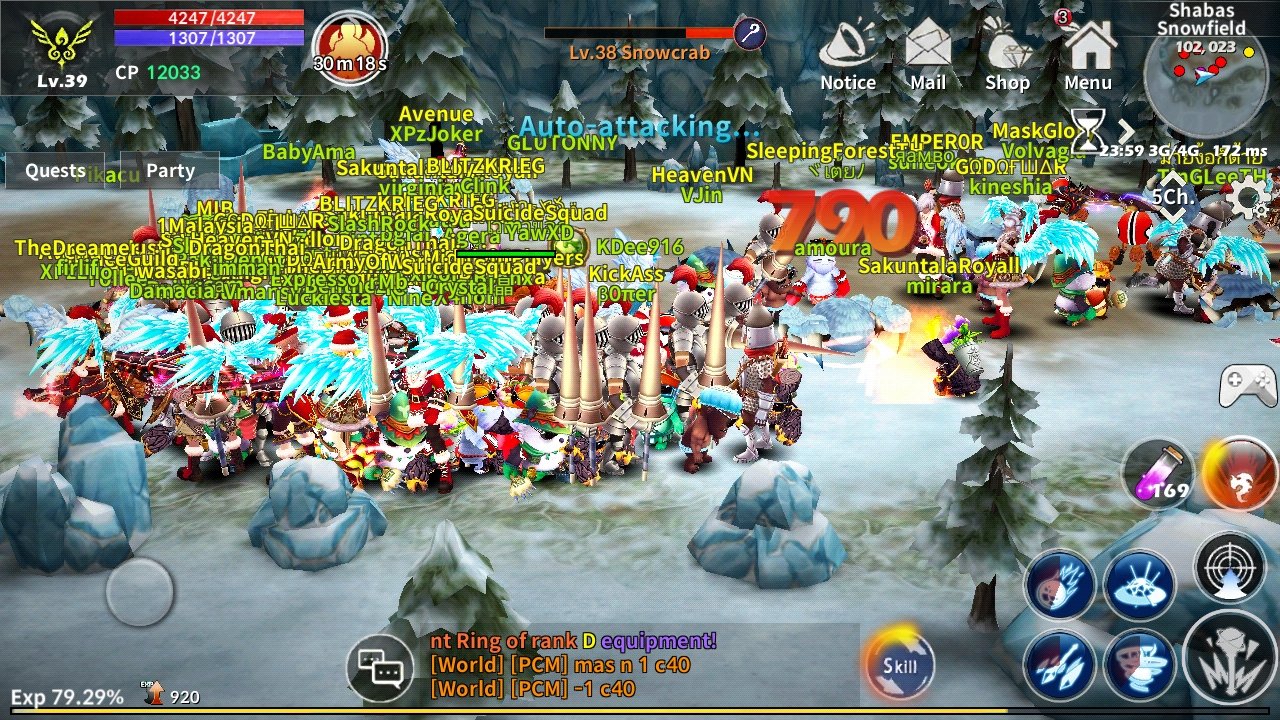Open the chat bubble icon
This screenshot has height=720, width=1280.
point(380,664)
